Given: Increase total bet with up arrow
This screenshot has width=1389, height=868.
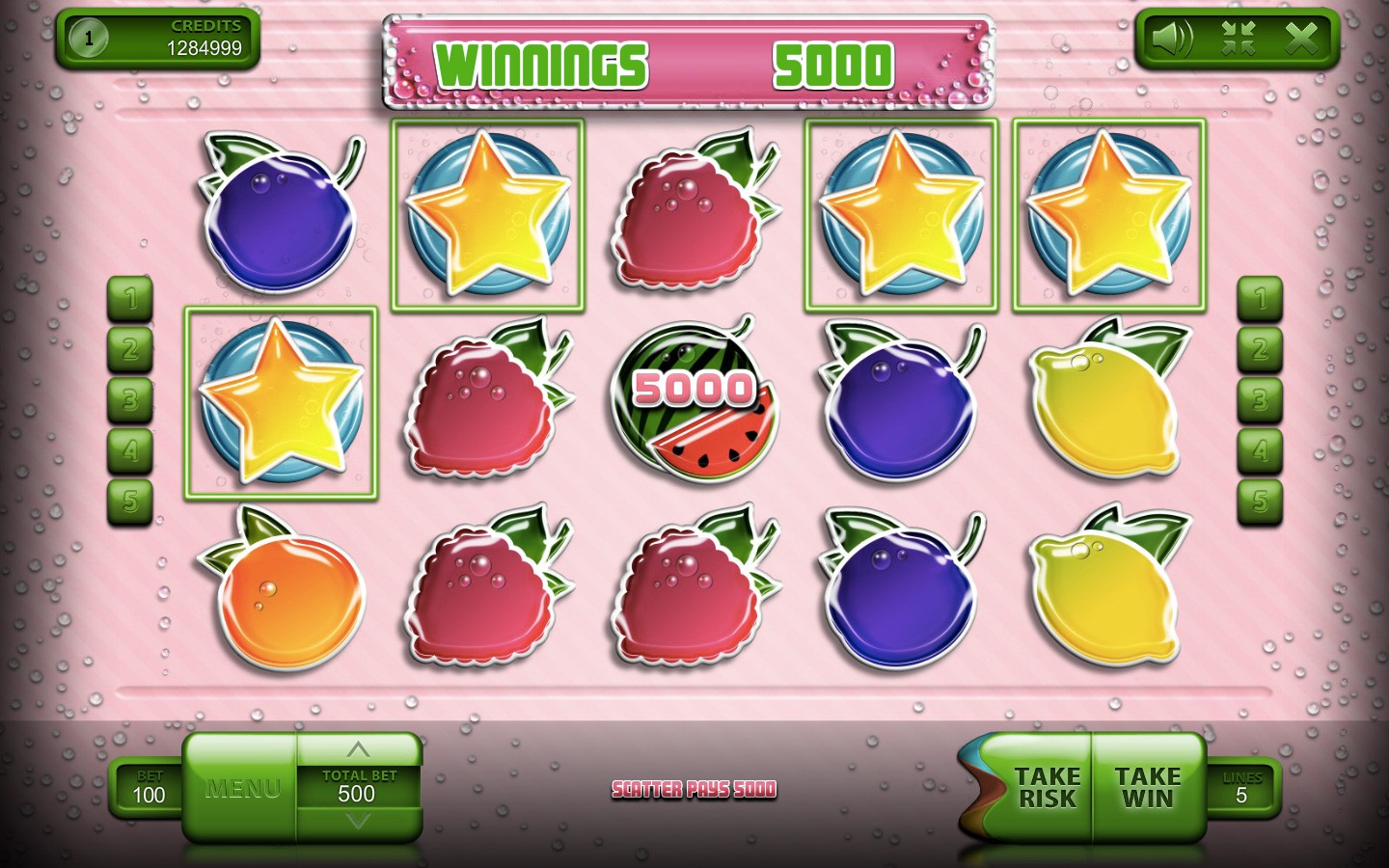Looking at the screenshot, I should tap(358, 749).
